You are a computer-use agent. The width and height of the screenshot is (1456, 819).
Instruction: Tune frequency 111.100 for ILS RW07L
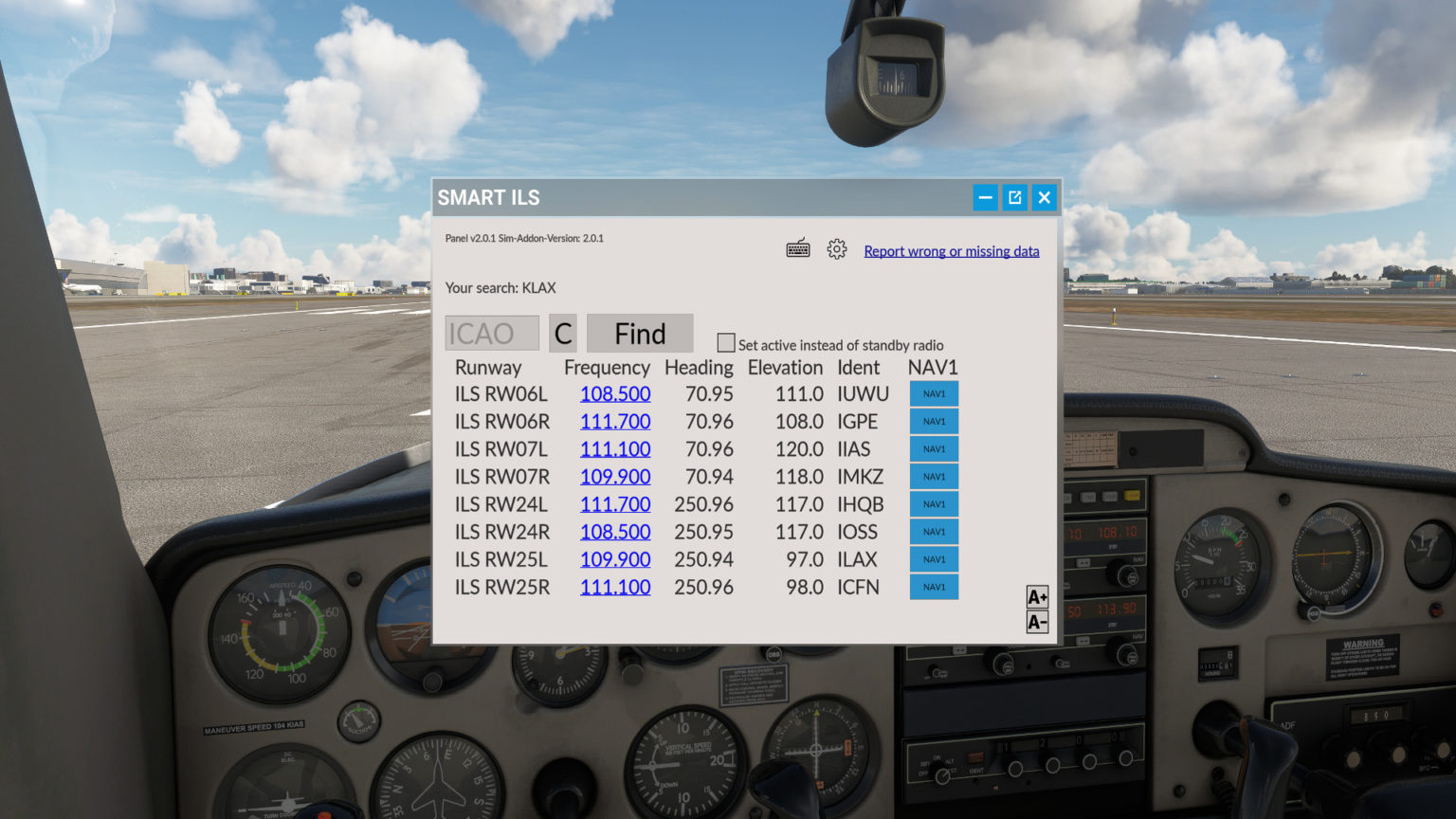pos(615,448)
